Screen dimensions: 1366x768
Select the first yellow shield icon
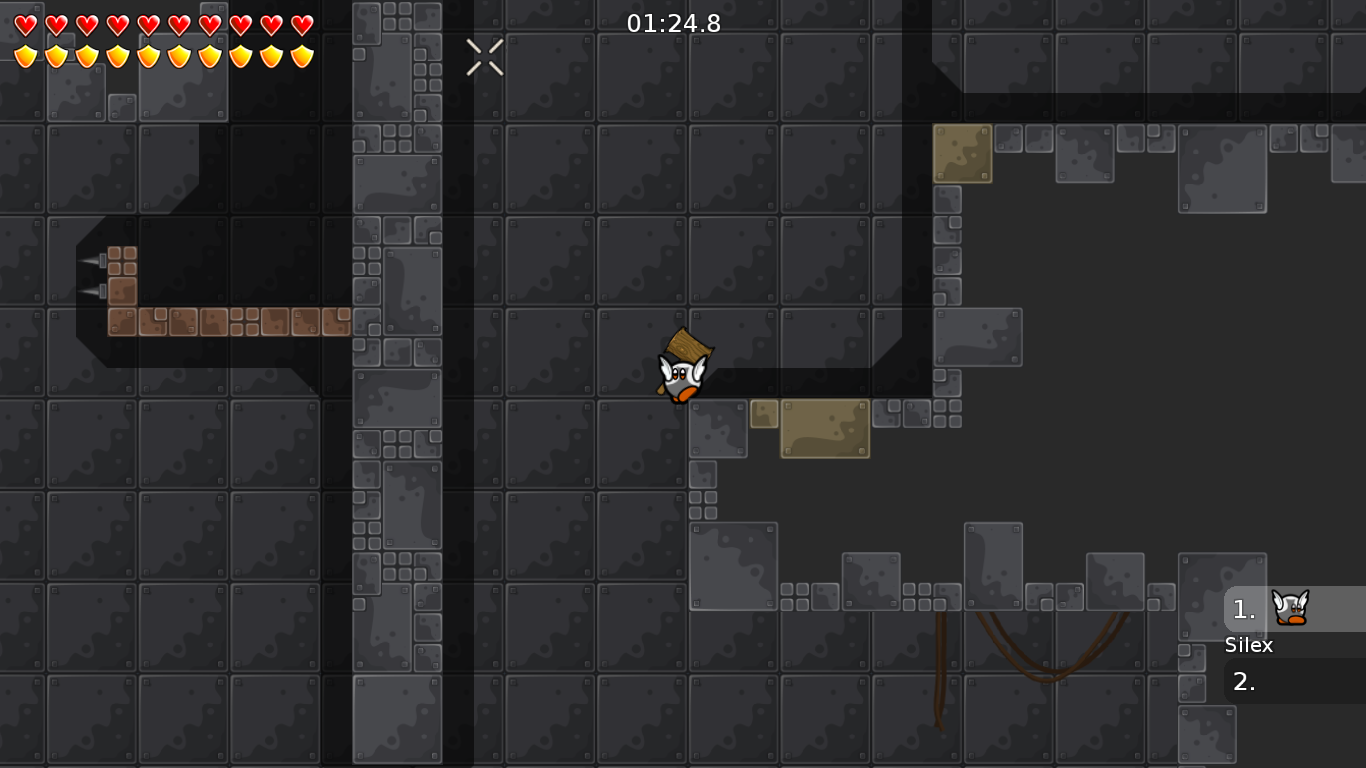(24, 57)
